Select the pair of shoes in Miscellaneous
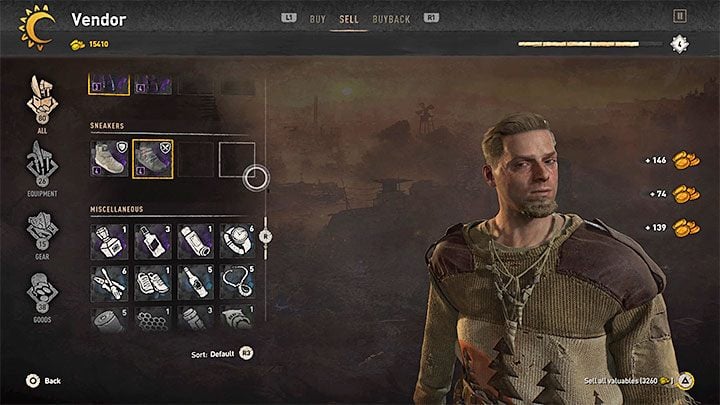The image size is (720, 405). (x=152, y=283)
